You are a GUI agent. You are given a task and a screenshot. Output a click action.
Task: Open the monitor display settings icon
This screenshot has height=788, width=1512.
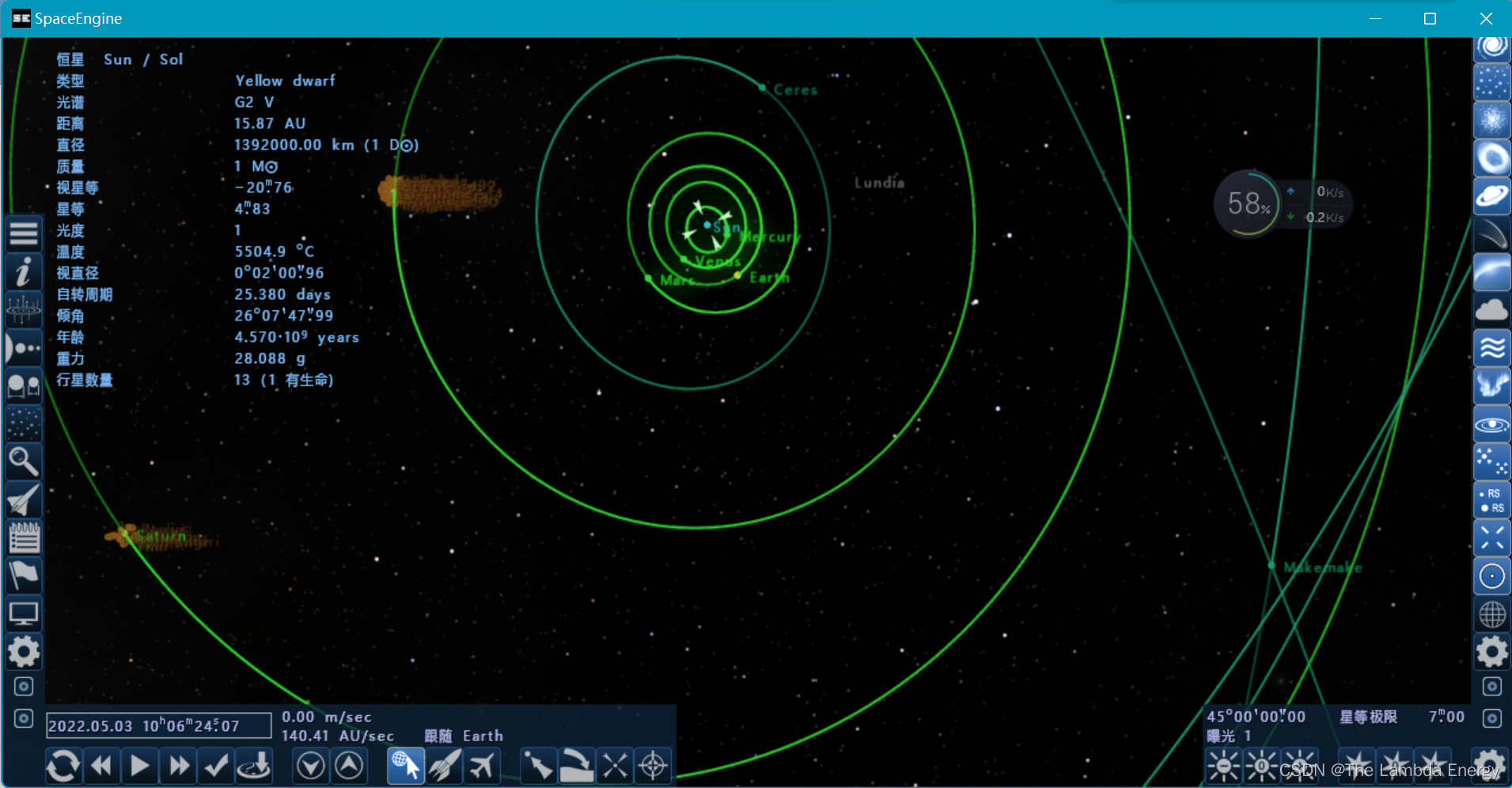[24, 614]
